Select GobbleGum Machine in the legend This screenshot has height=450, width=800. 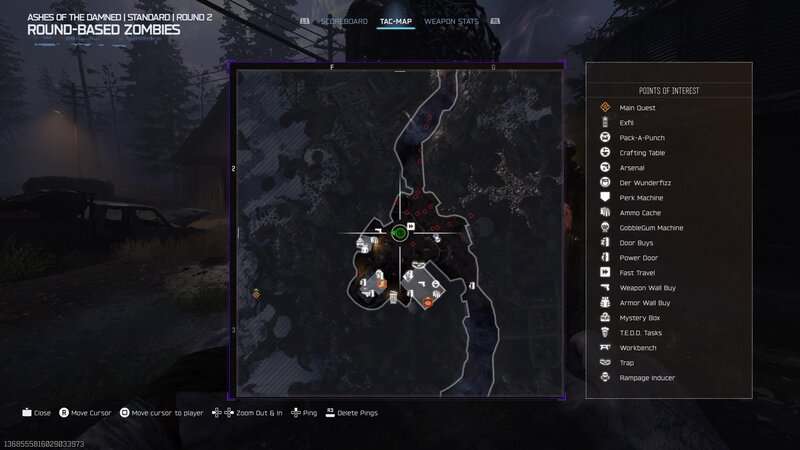coord(651,227)
